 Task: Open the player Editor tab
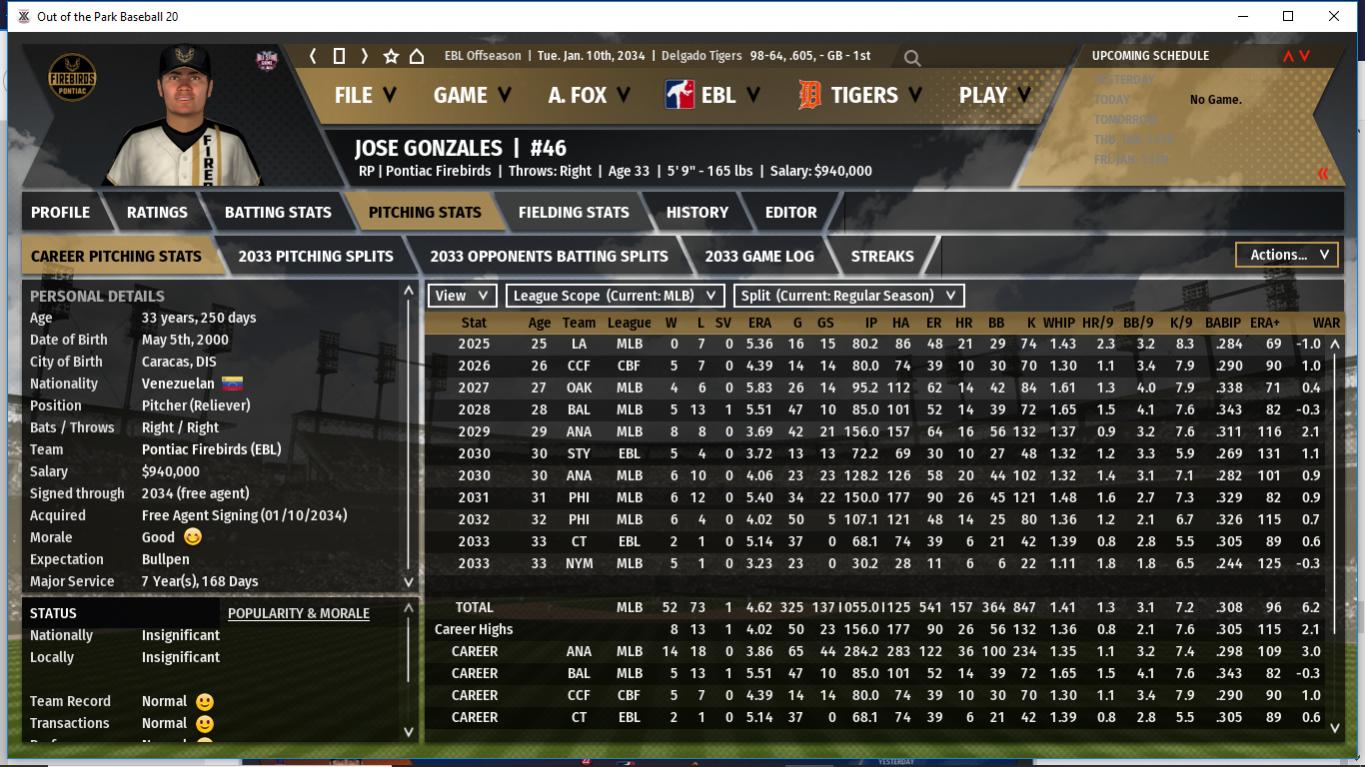tap(791, 212)
